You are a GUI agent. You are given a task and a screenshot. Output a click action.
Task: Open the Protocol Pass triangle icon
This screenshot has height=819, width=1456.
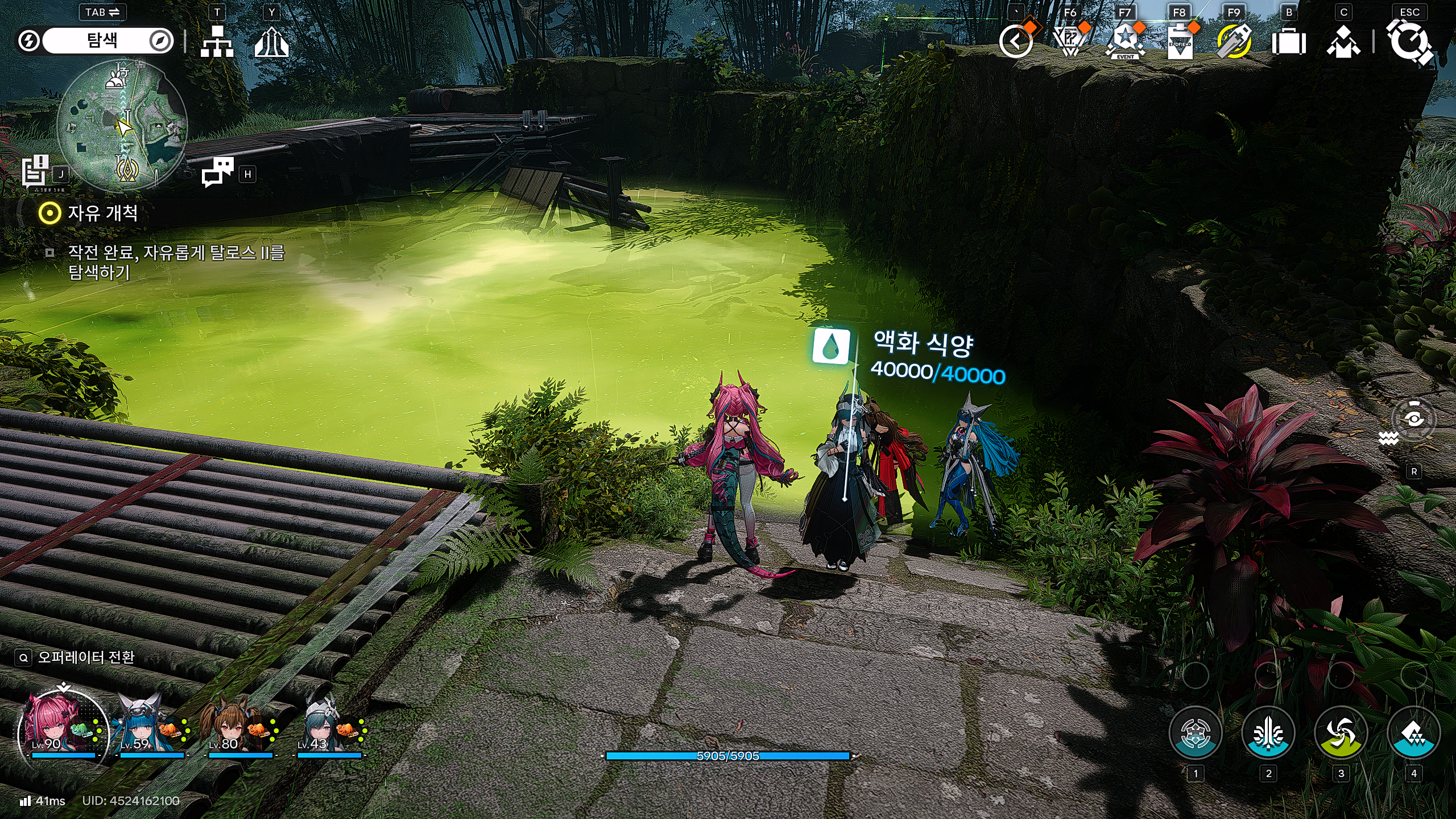(1070, 42)
